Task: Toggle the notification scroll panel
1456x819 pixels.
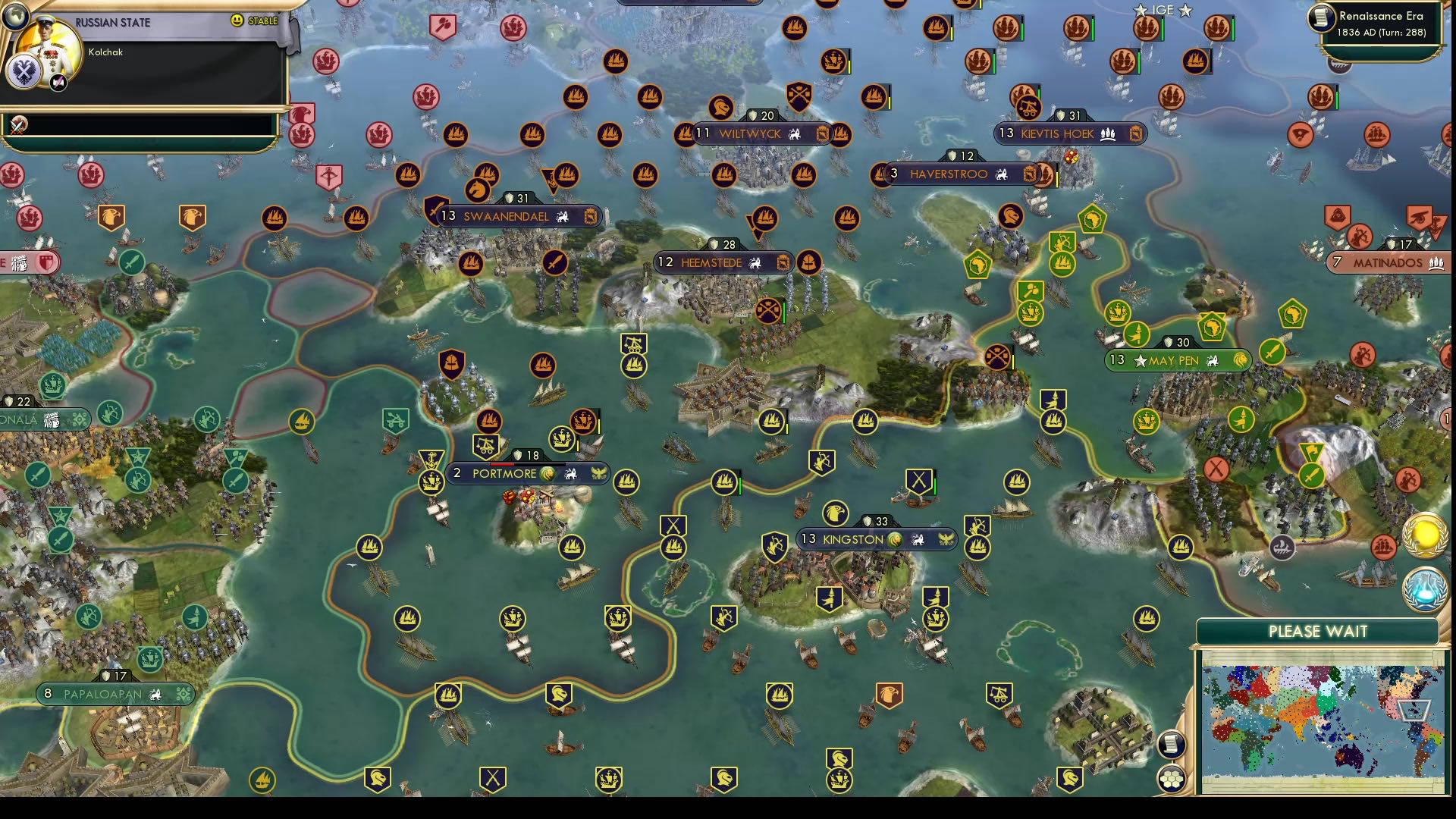Action: coord(1172,744)
